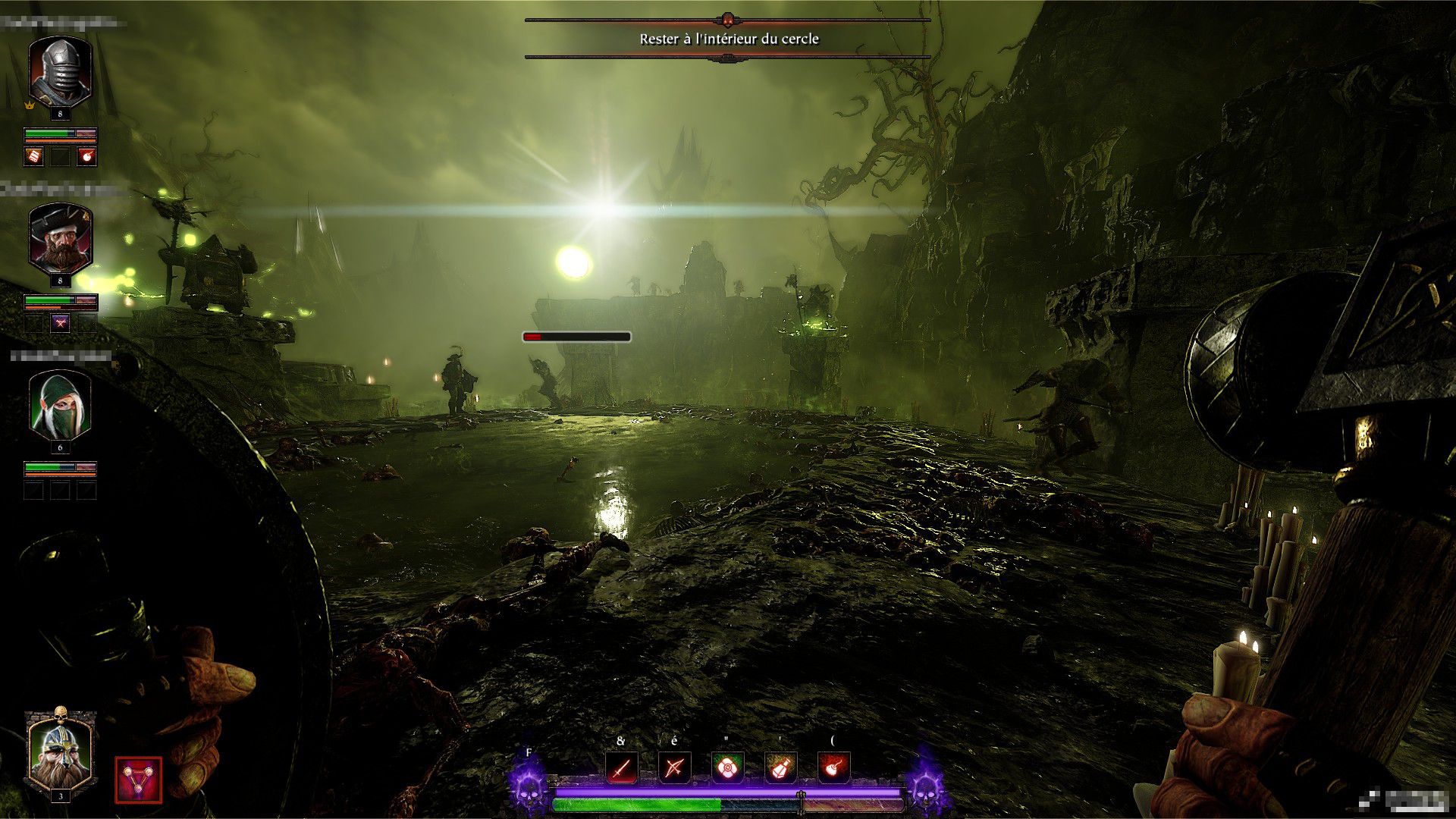Click the red triangle buff icon
Viewport: 1456px width, 819px height.
coord(138,780)
